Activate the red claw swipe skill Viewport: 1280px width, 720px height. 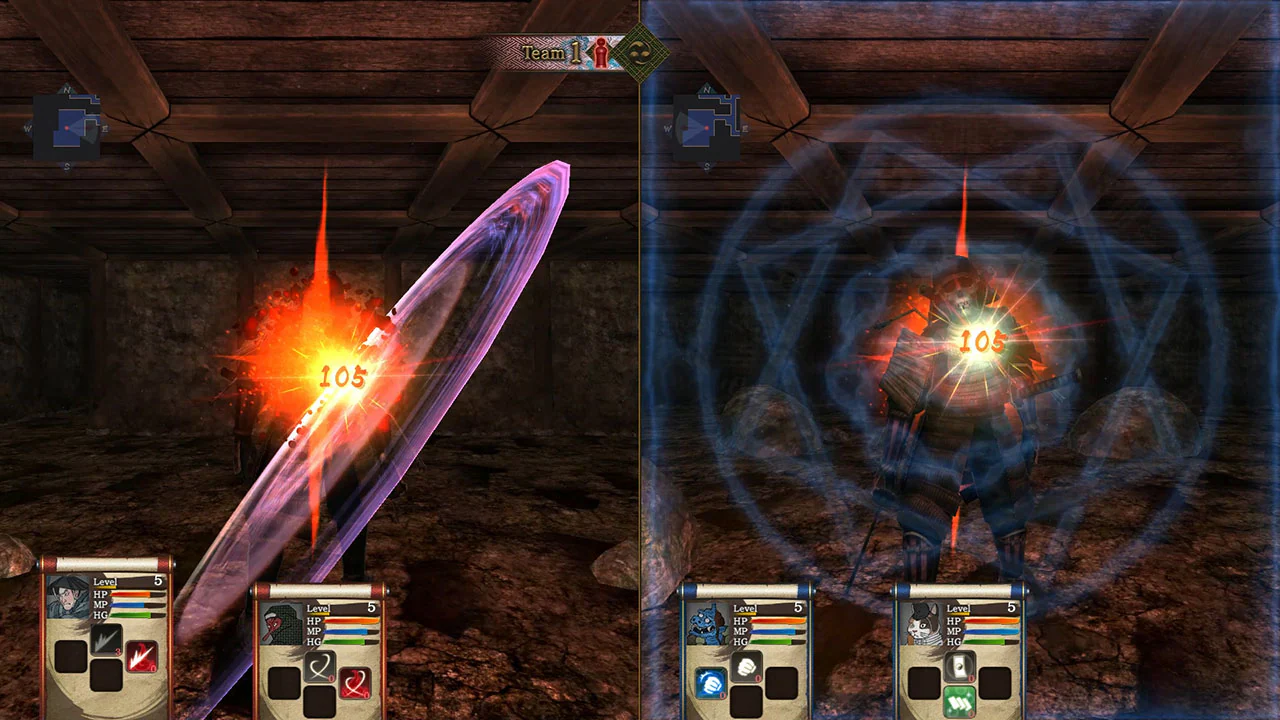click(x=357, y=685)
